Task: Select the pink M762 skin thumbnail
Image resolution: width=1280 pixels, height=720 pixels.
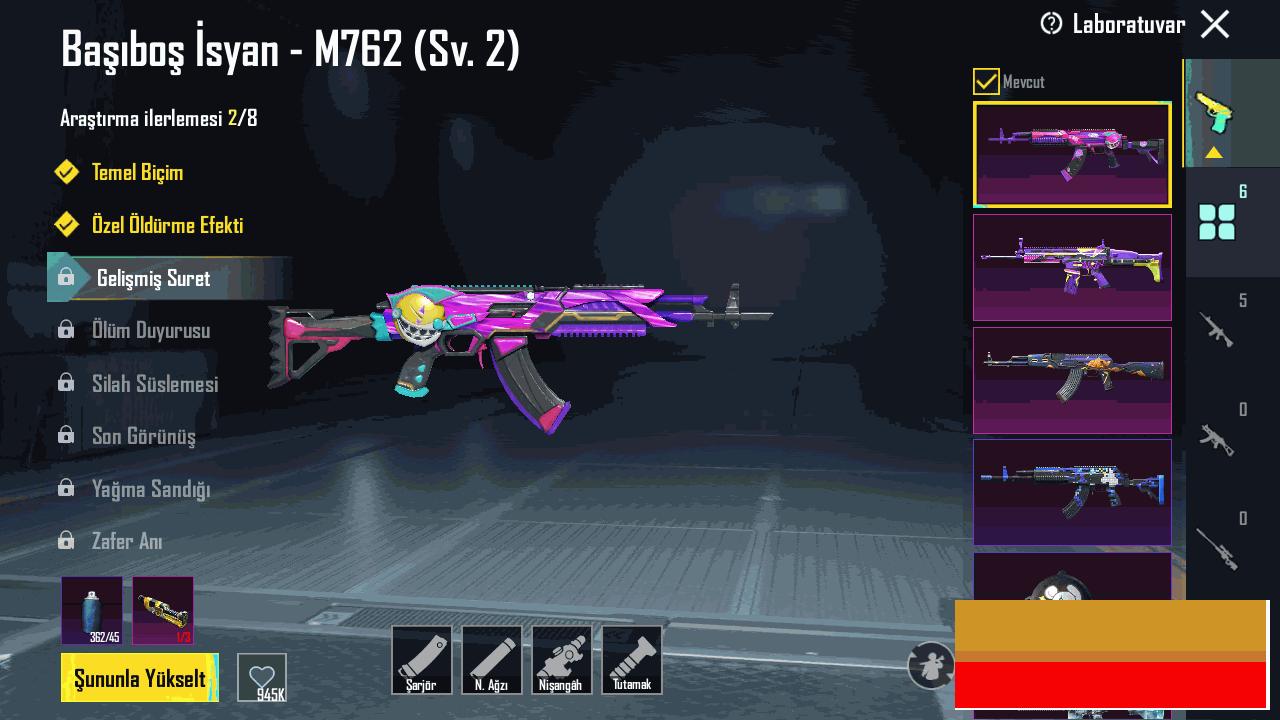Action: click(x=1072, y=155)
